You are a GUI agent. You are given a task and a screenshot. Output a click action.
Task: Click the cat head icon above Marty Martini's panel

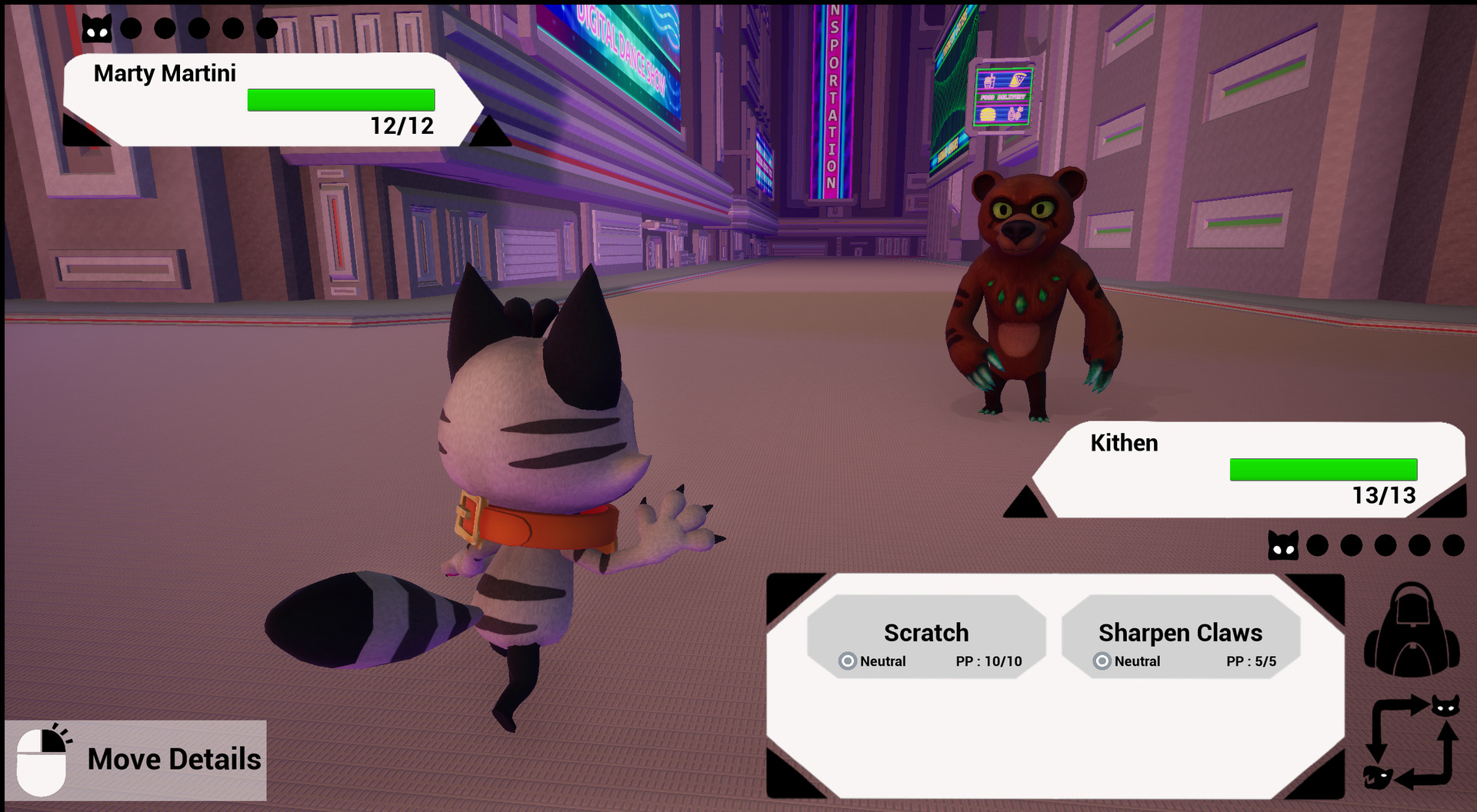[95, 26]
